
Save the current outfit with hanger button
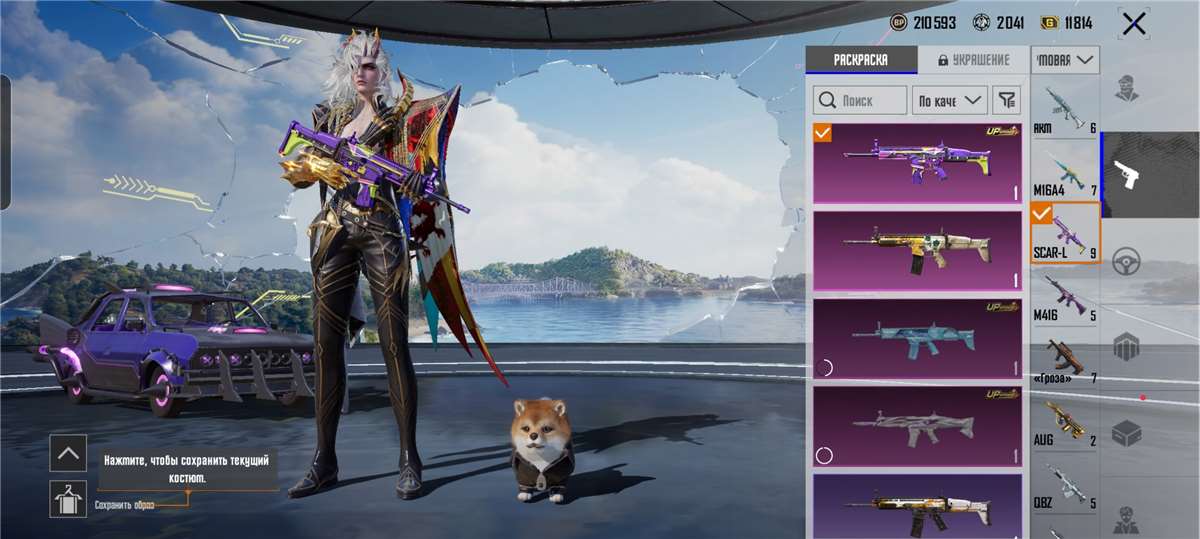pos(68,498)
